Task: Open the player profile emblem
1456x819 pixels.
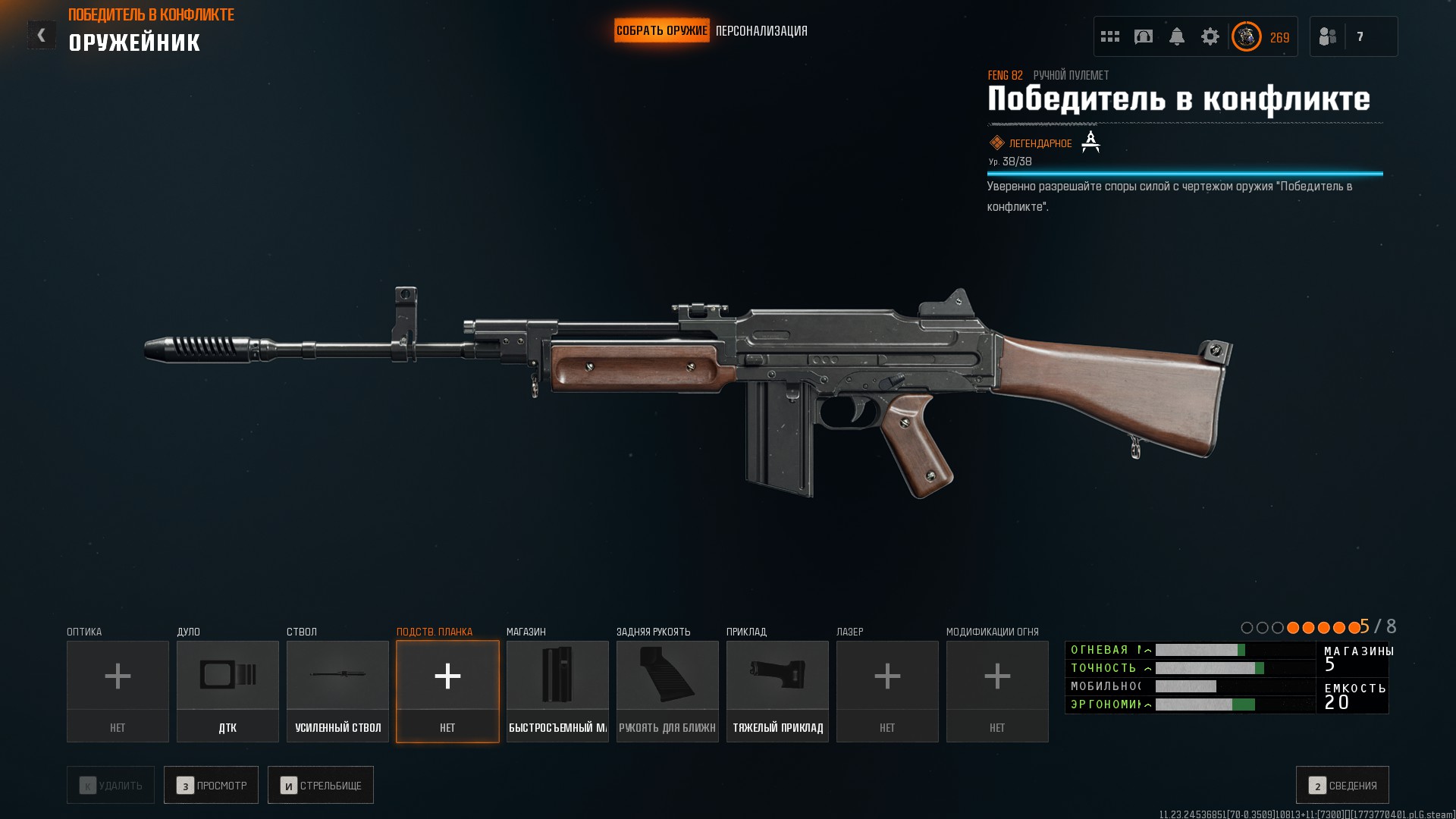Action: 1247,36
